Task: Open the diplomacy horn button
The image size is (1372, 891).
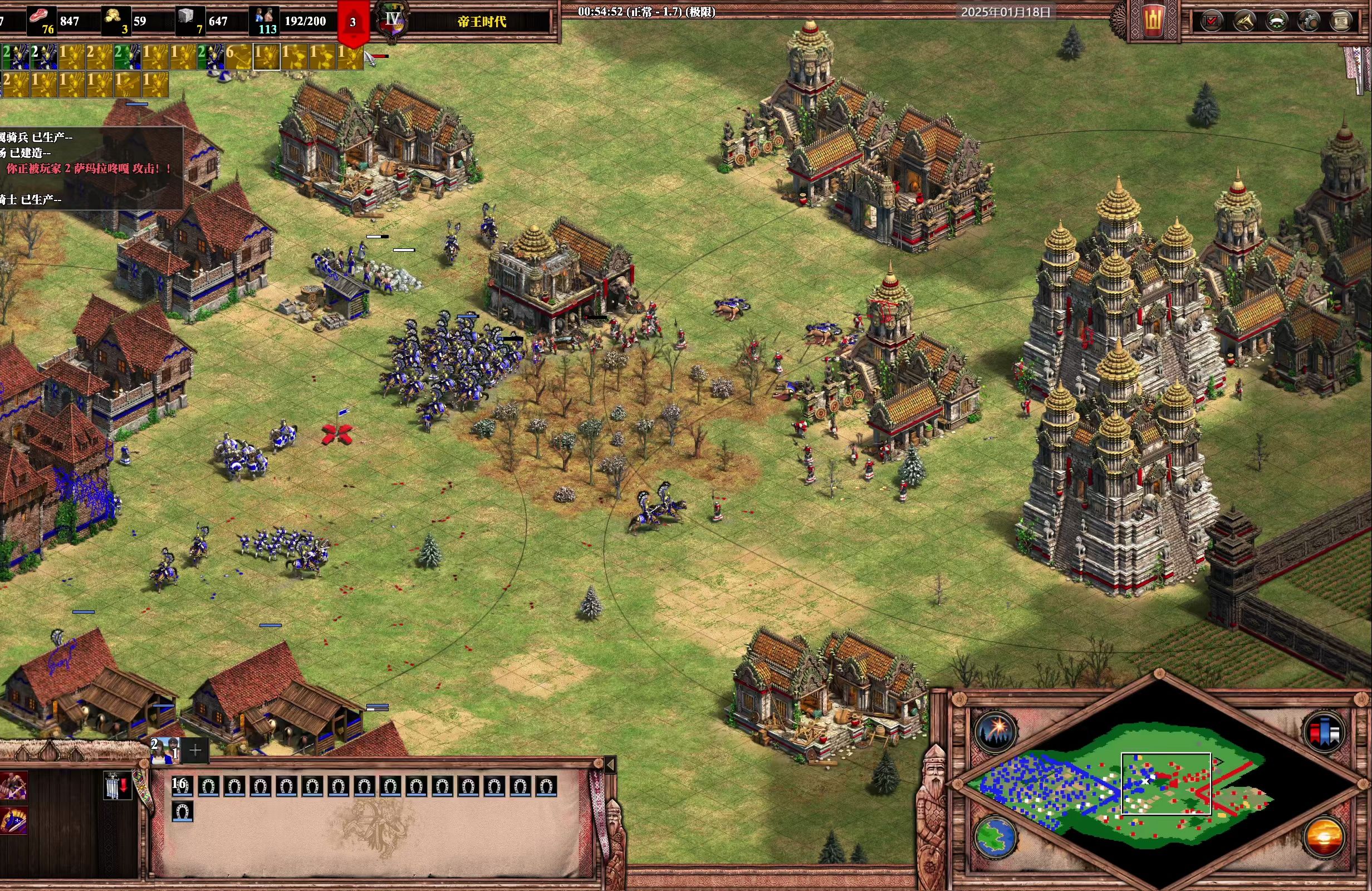Action: 1245,21
